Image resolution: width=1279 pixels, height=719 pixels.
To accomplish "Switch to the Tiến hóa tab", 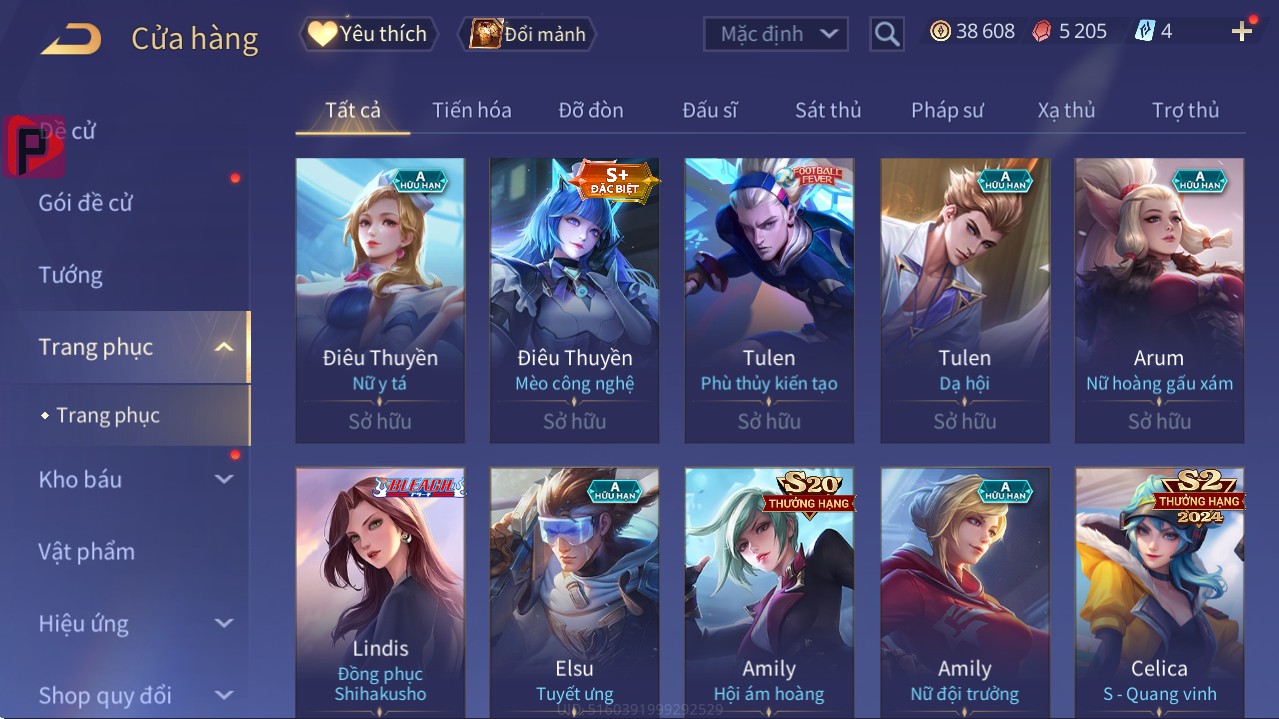I will [471, 110].
